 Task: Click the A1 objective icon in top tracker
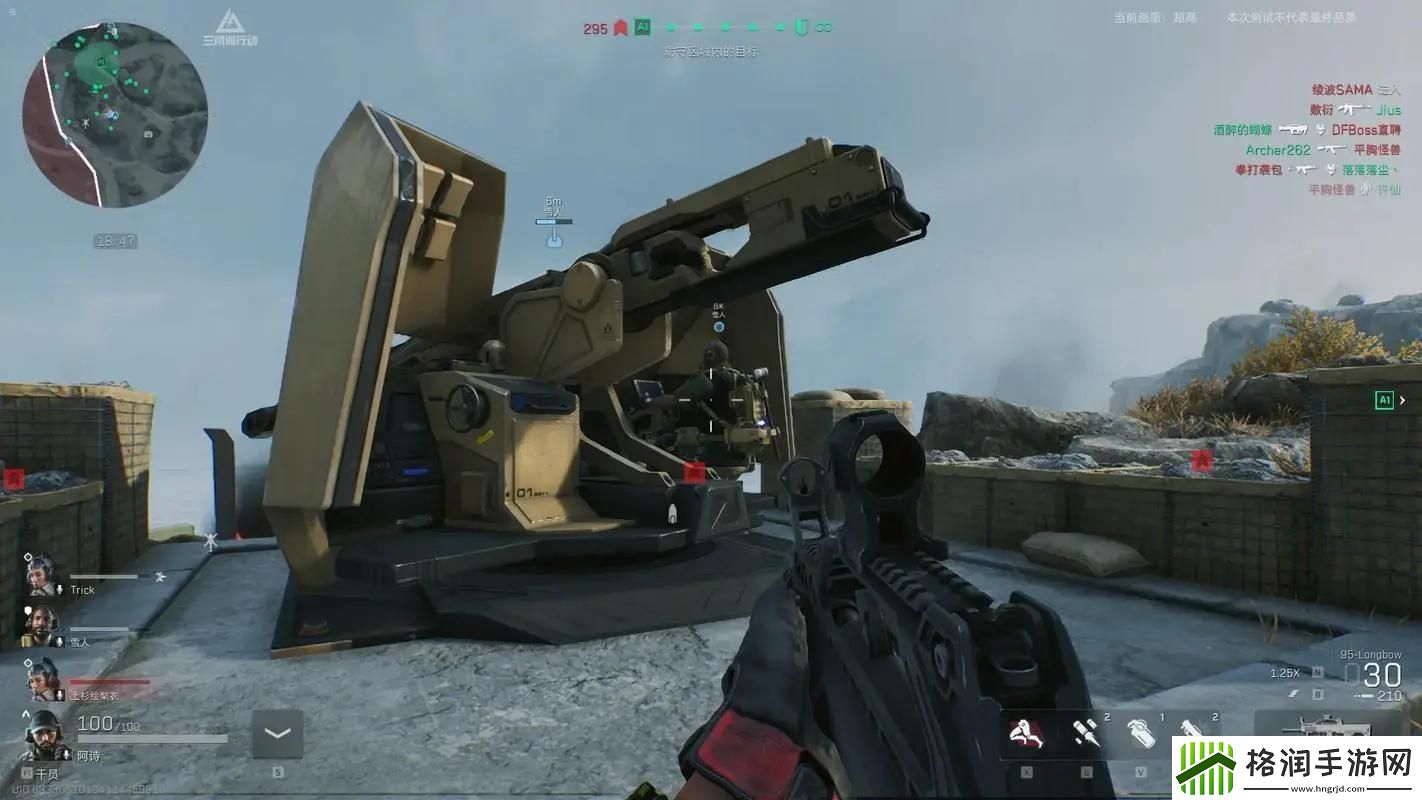coord(642,28)
